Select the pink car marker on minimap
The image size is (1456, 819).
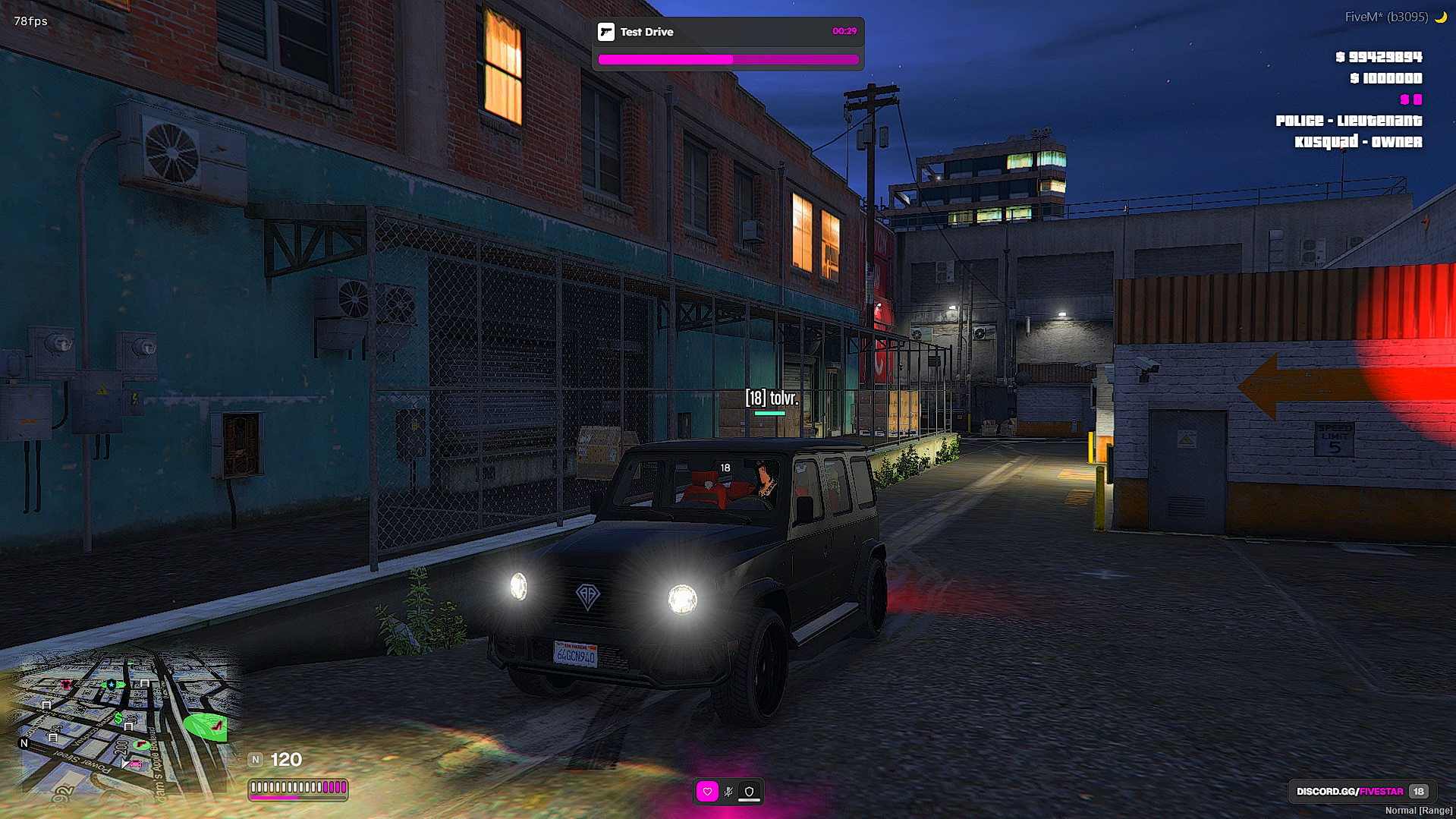(x=135, y=764)
